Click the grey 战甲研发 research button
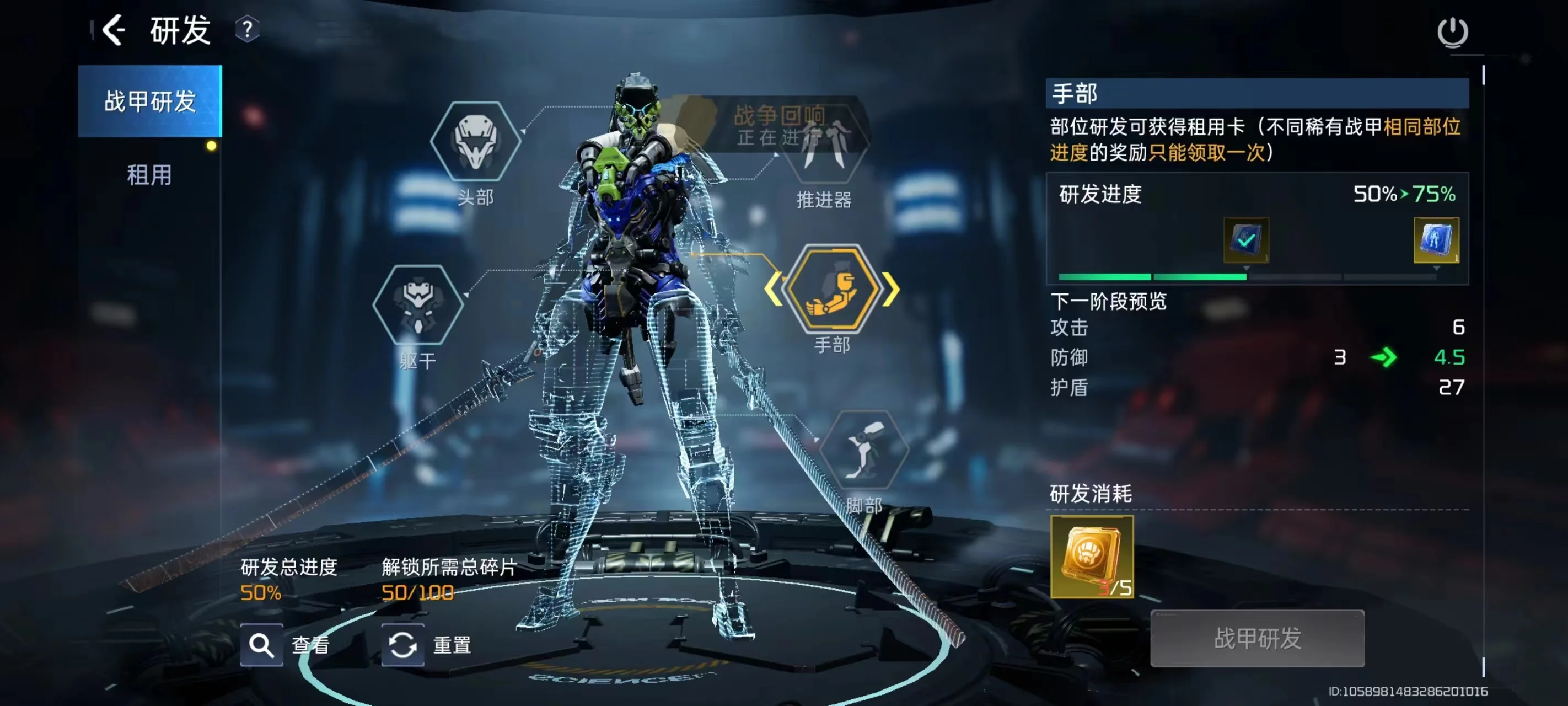This screenshot has width=1568, height=706. tap(1257, 638)
